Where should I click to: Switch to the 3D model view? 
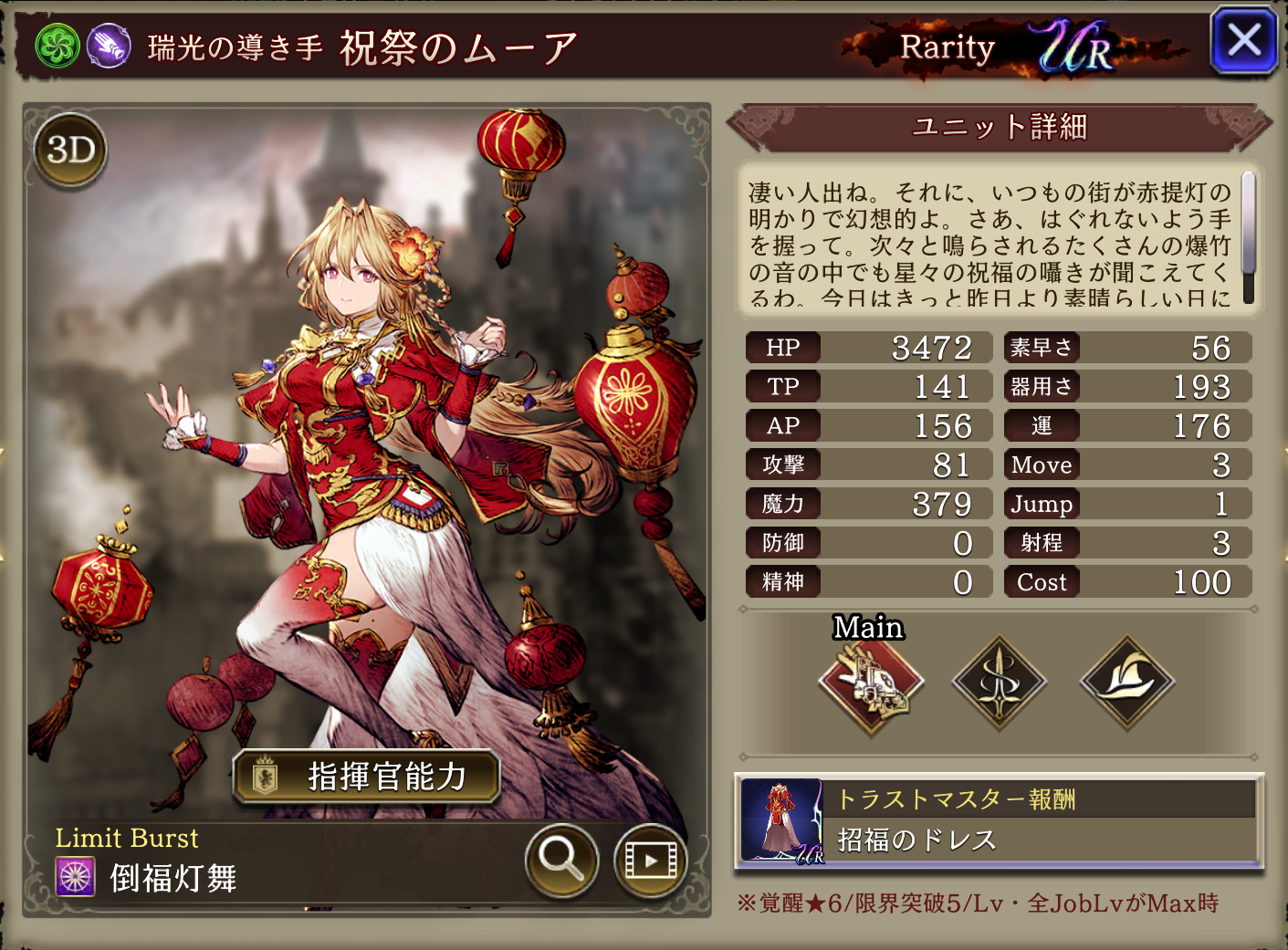pos(70,151)
